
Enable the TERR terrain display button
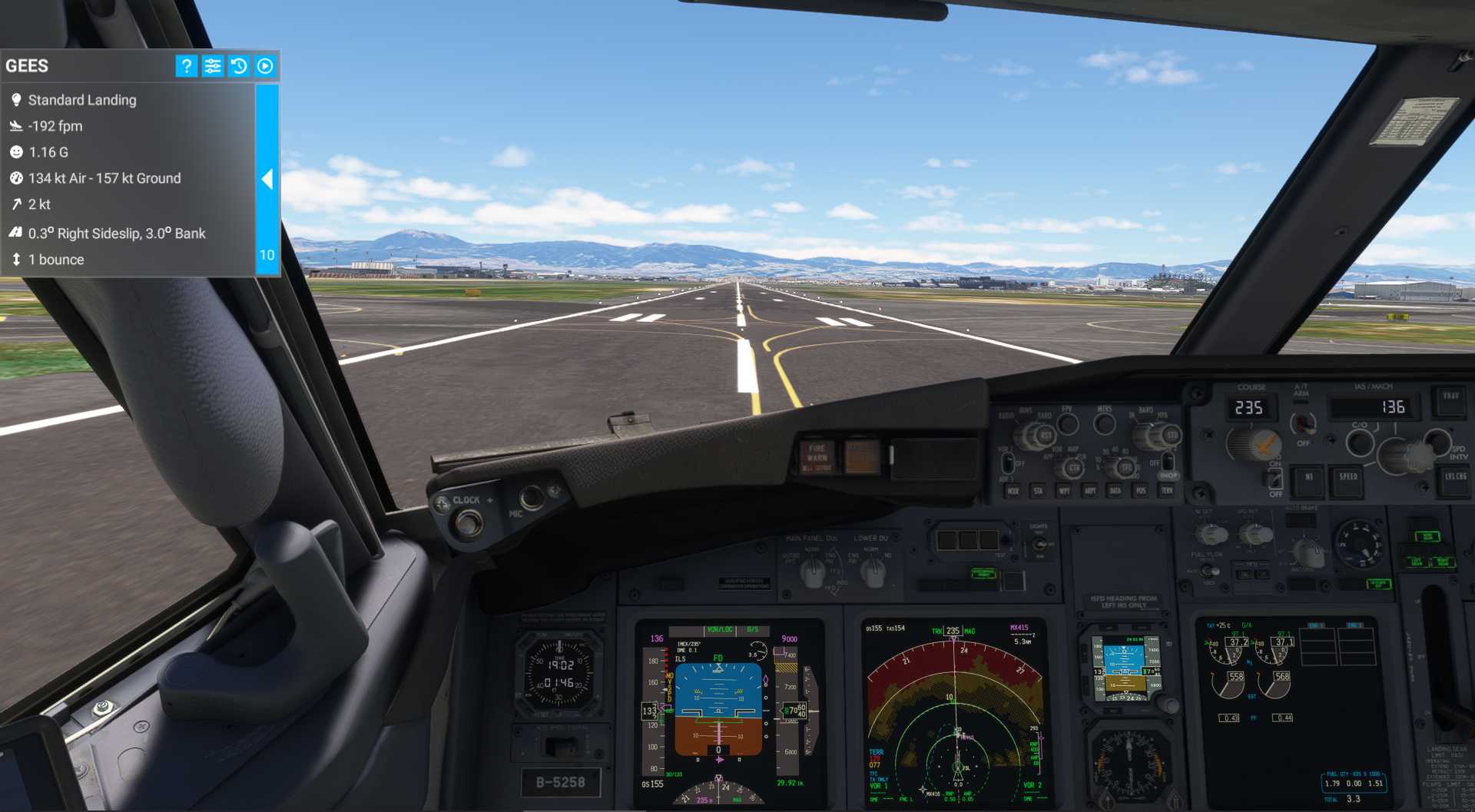click(1167, 491)
